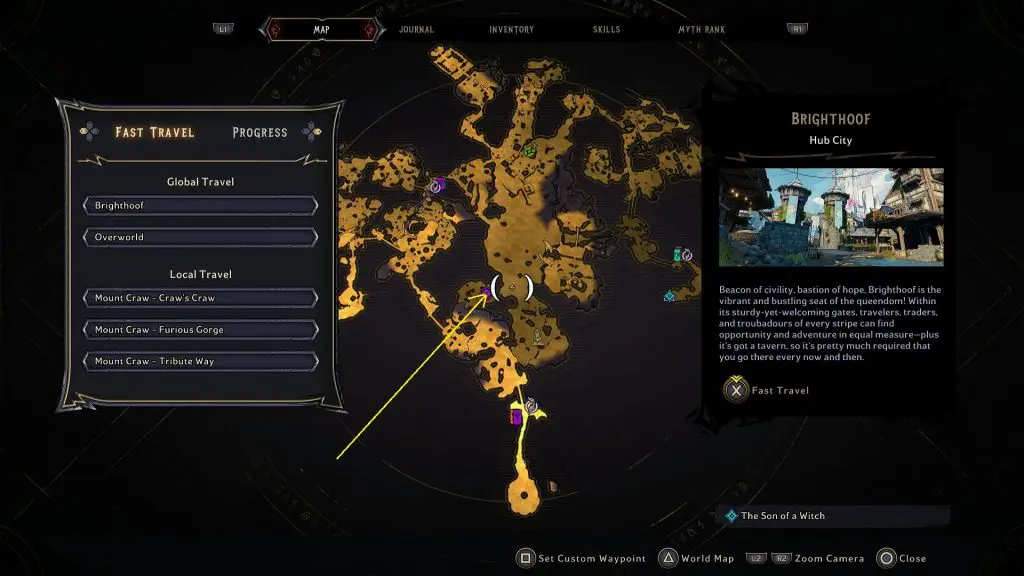Select Mount Craw - Furious Gorge
Viewport: 1024px width, 576px height.
tap(201, 330)
